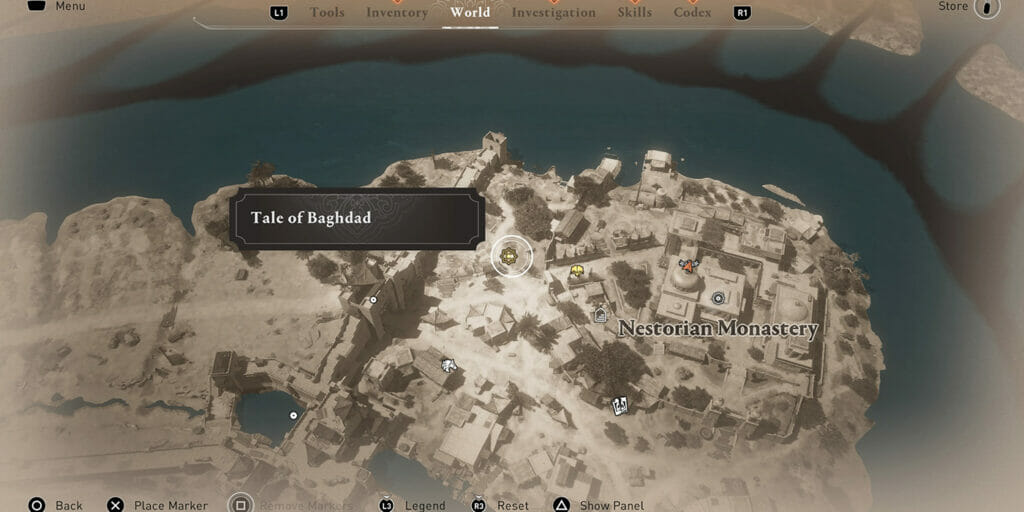Click the white horse-head map marker
The width and height of the screenshot is (1024, 512).
pos(449,365)
